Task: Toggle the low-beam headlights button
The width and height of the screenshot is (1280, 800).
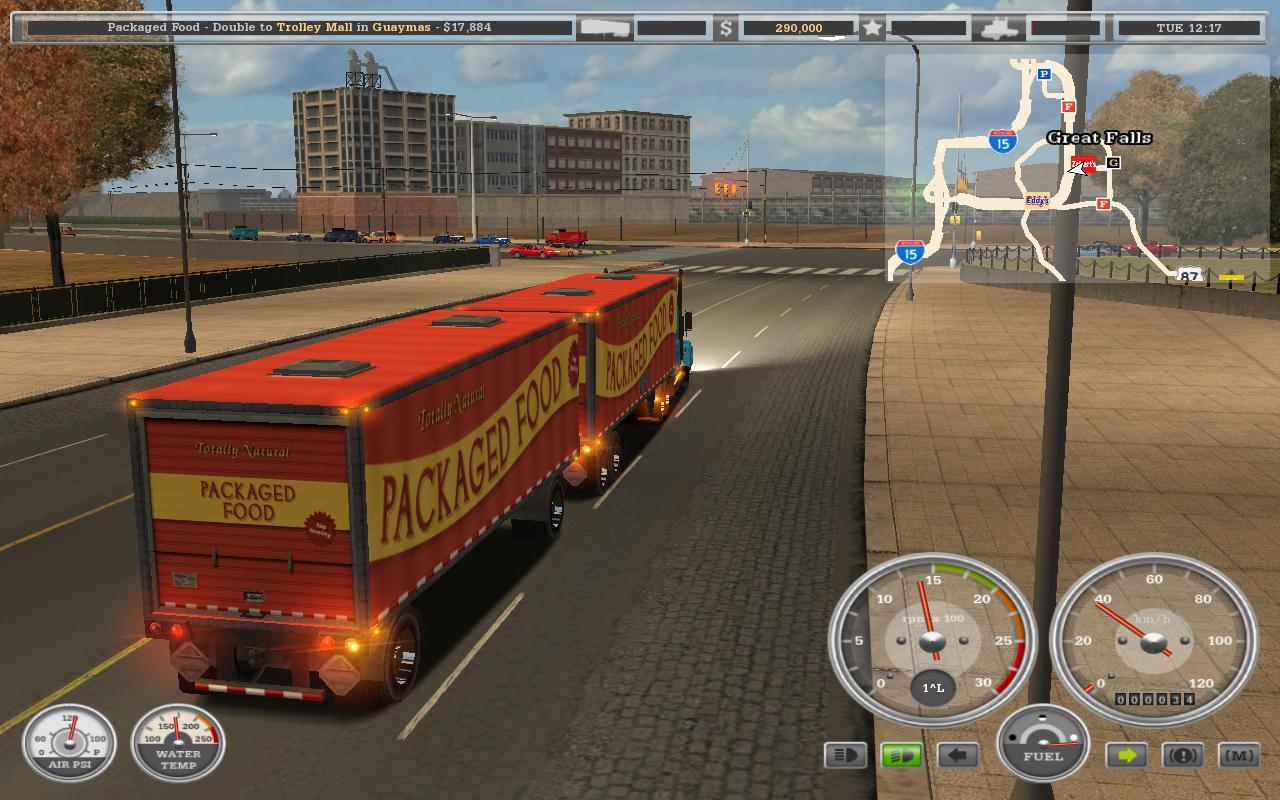Action: click(845, 755)
